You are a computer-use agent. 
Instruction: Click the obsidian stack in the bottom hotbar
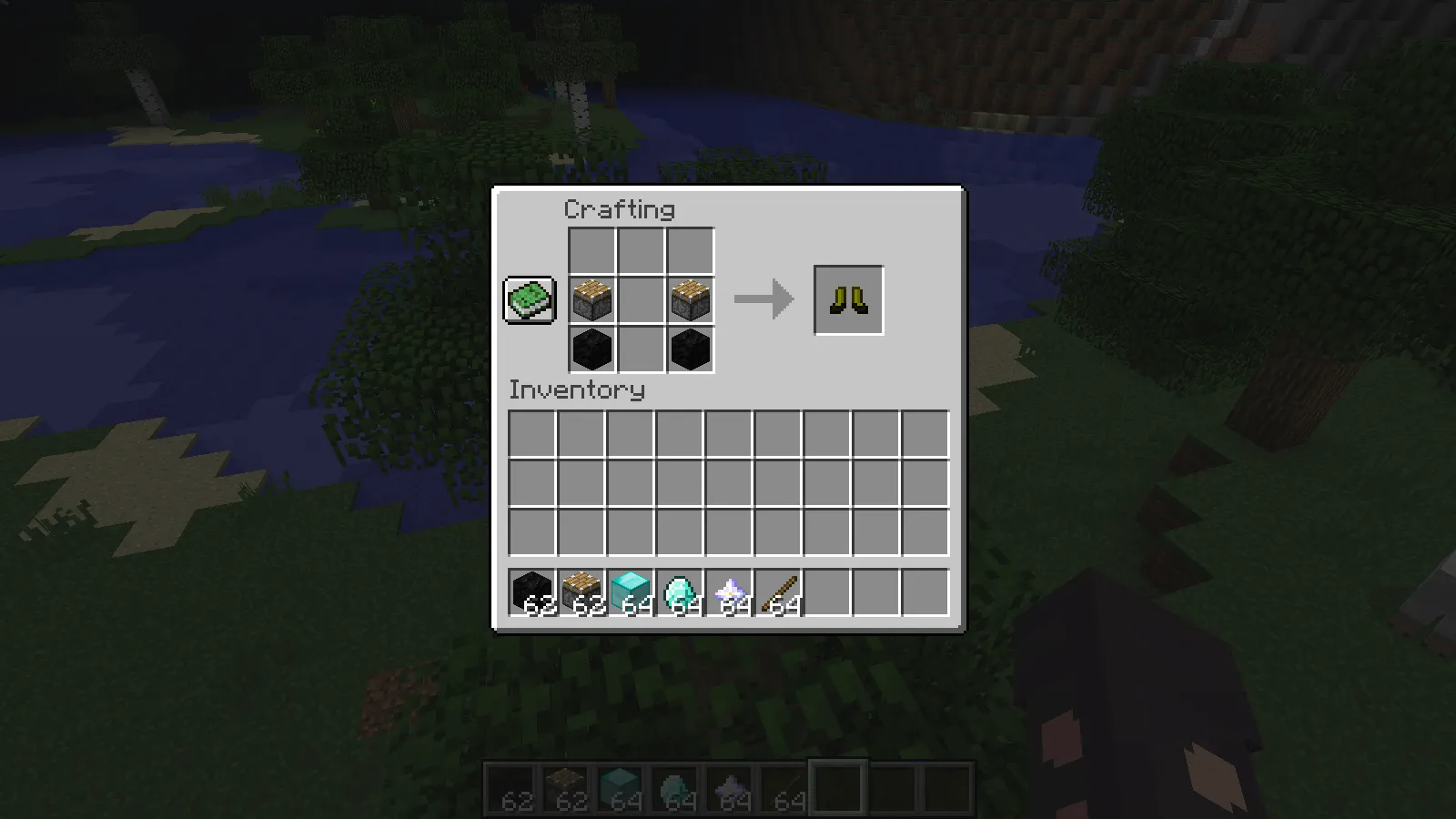(x=511, y=787)
